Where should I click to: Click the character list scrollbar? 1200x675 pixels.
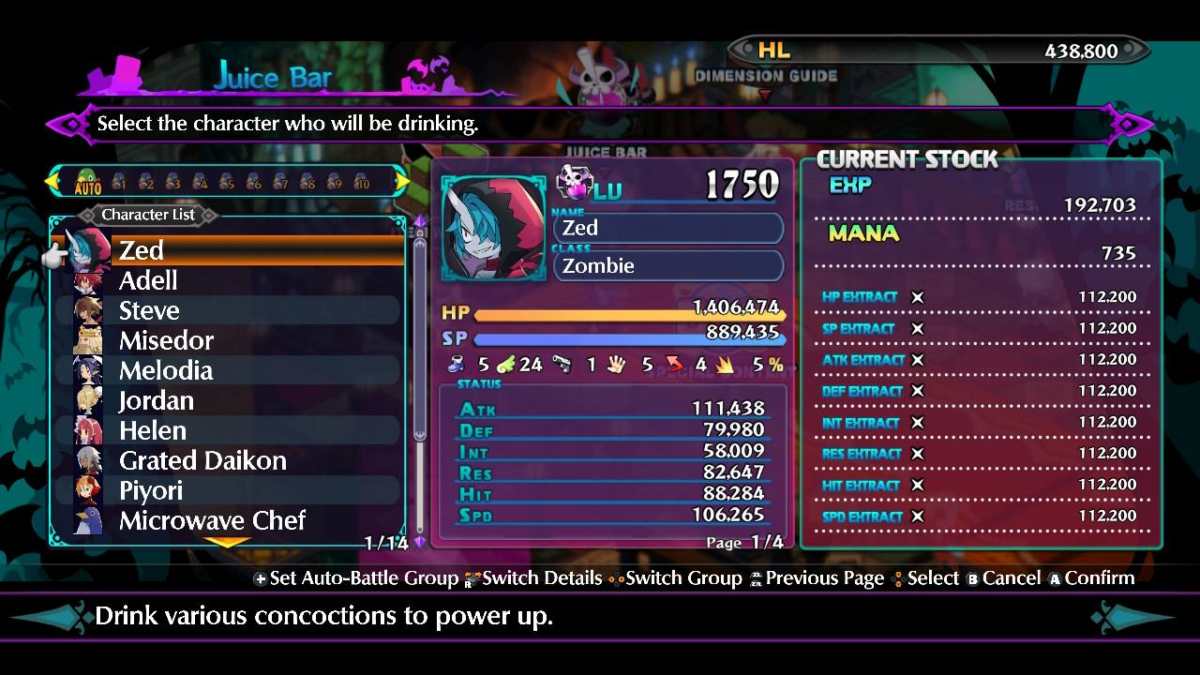[419, 380]
